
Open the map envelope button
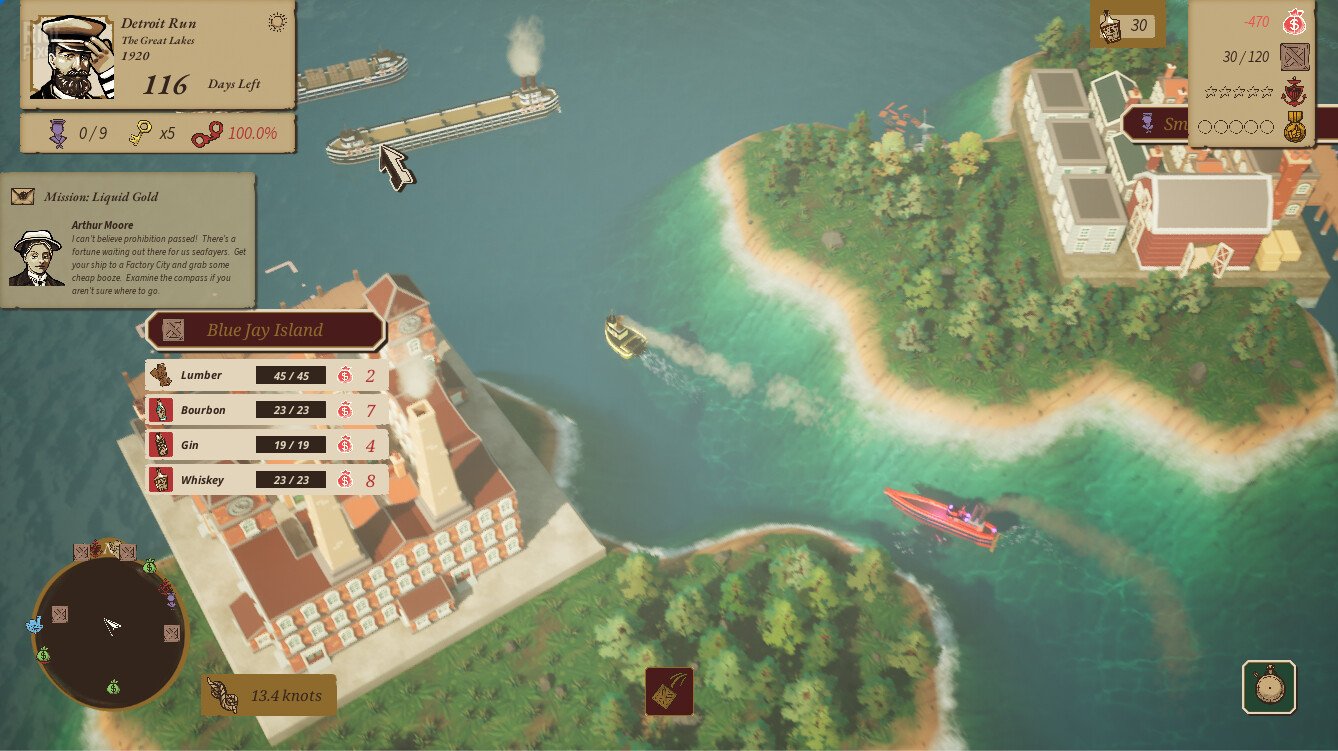point(669,692)
